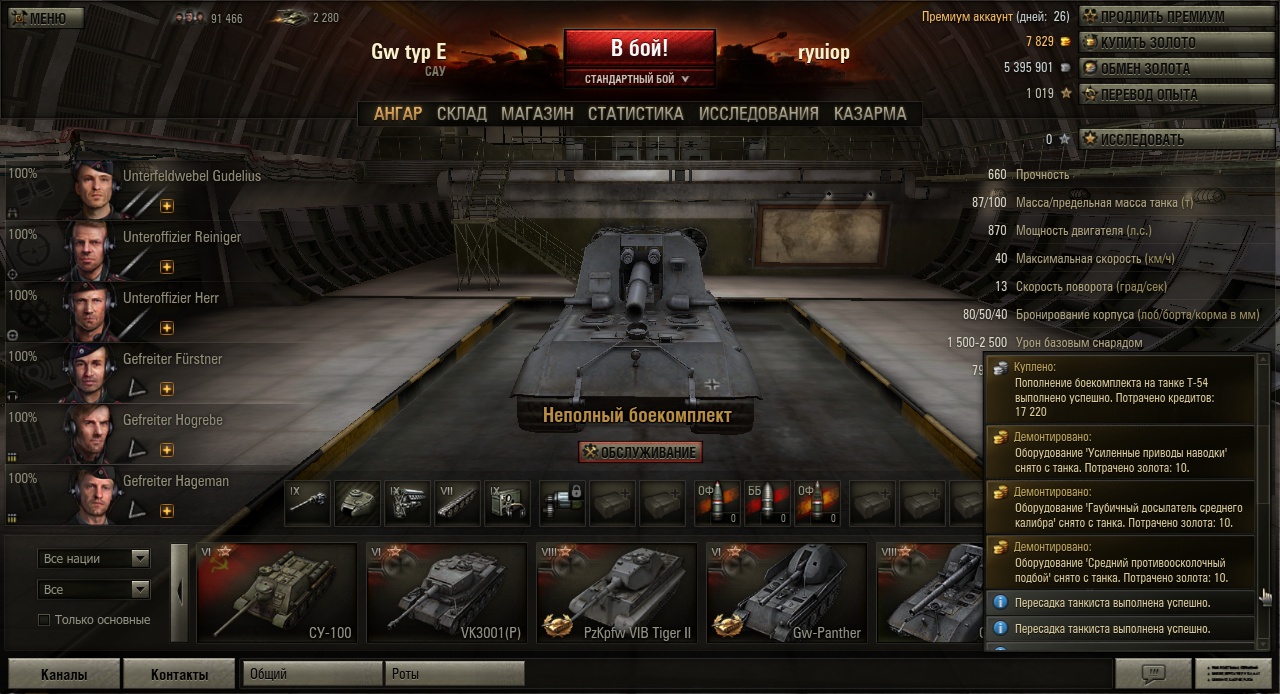Open the СТАНДАРТНЫЙ БОЙ battle type dropdown
This screenshot has height=694, width=1280.
[x=639, y=78]
